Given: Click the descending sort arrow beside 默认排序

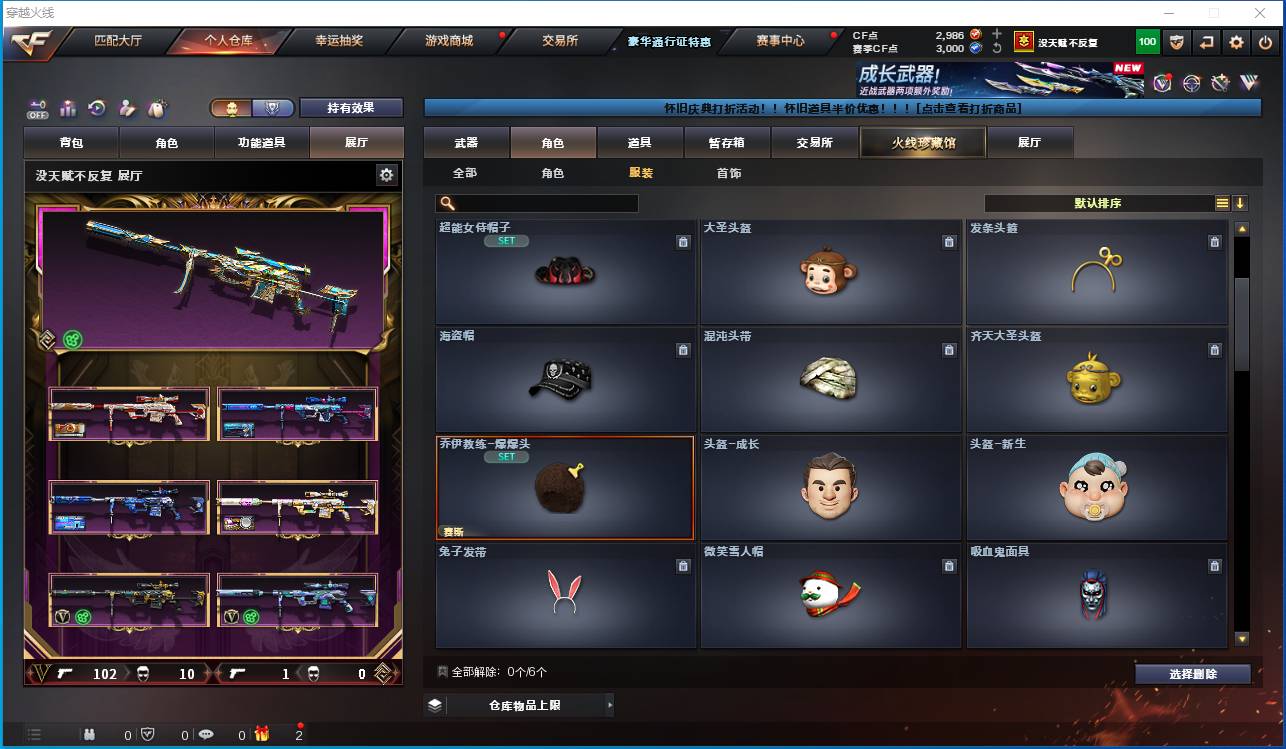Looking at the screenshot, I should tap(1240, 202).
